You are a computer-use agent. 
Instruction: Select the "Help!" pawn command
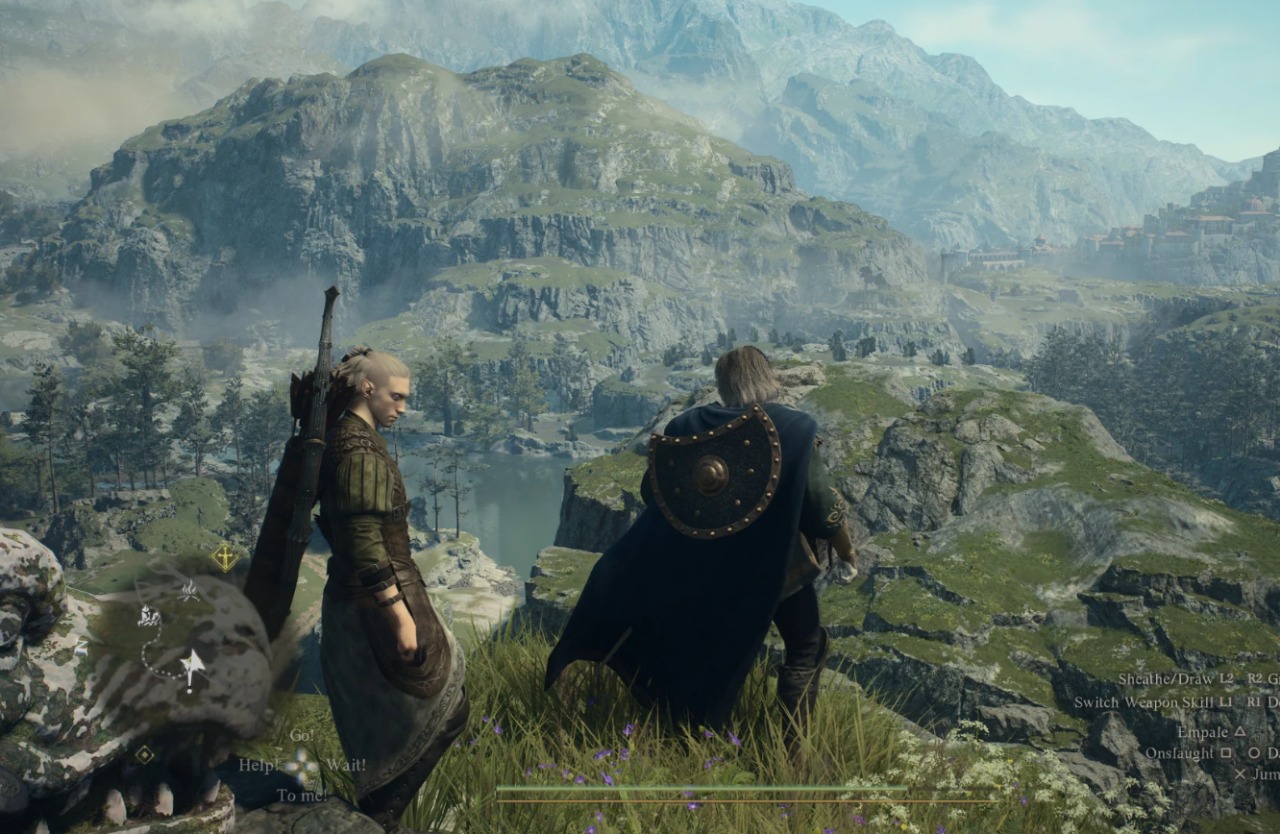tap(258, 766)
